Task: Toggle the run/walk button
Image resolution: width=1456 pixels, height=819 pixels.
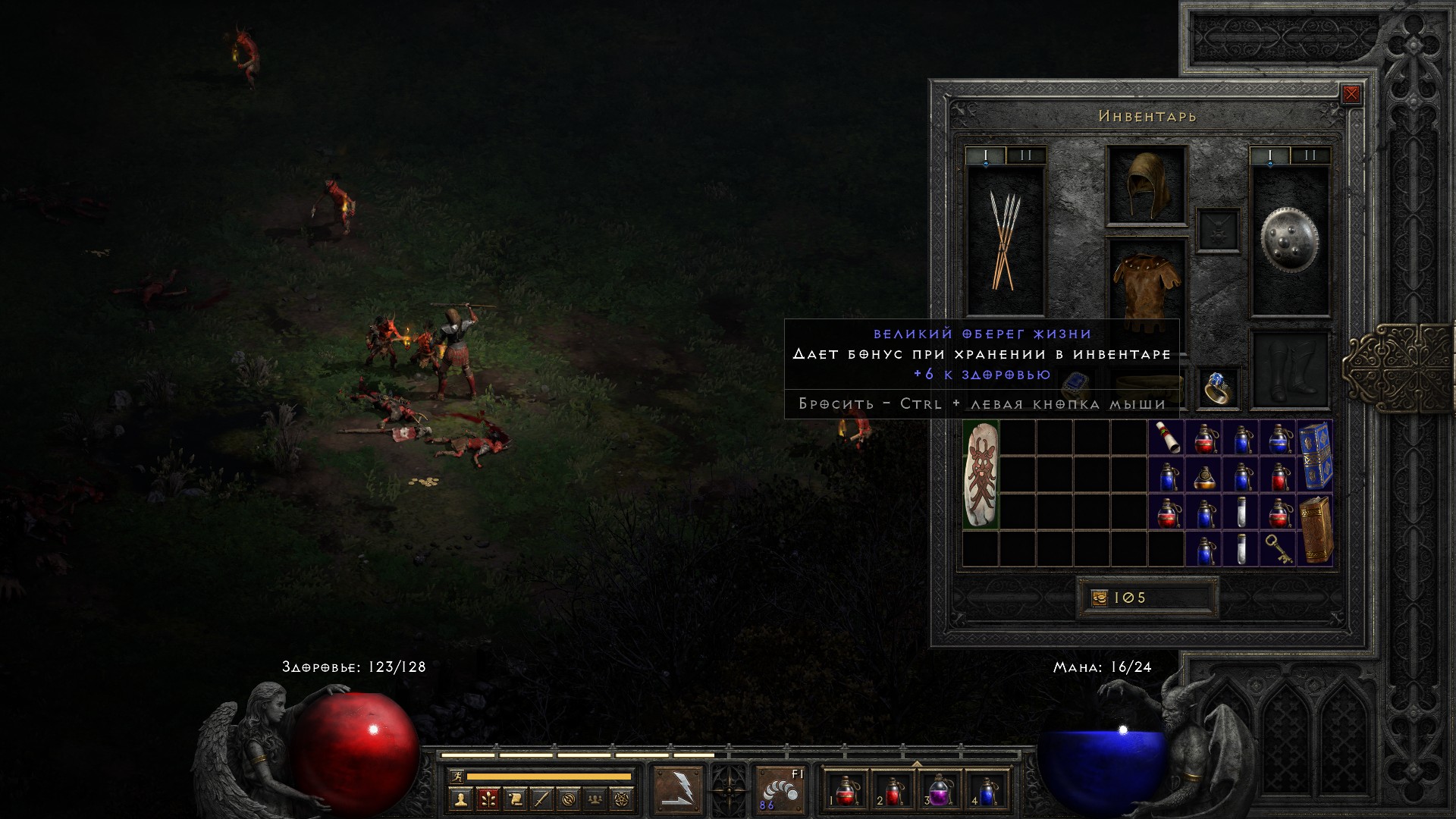Action: pos(457,777)
